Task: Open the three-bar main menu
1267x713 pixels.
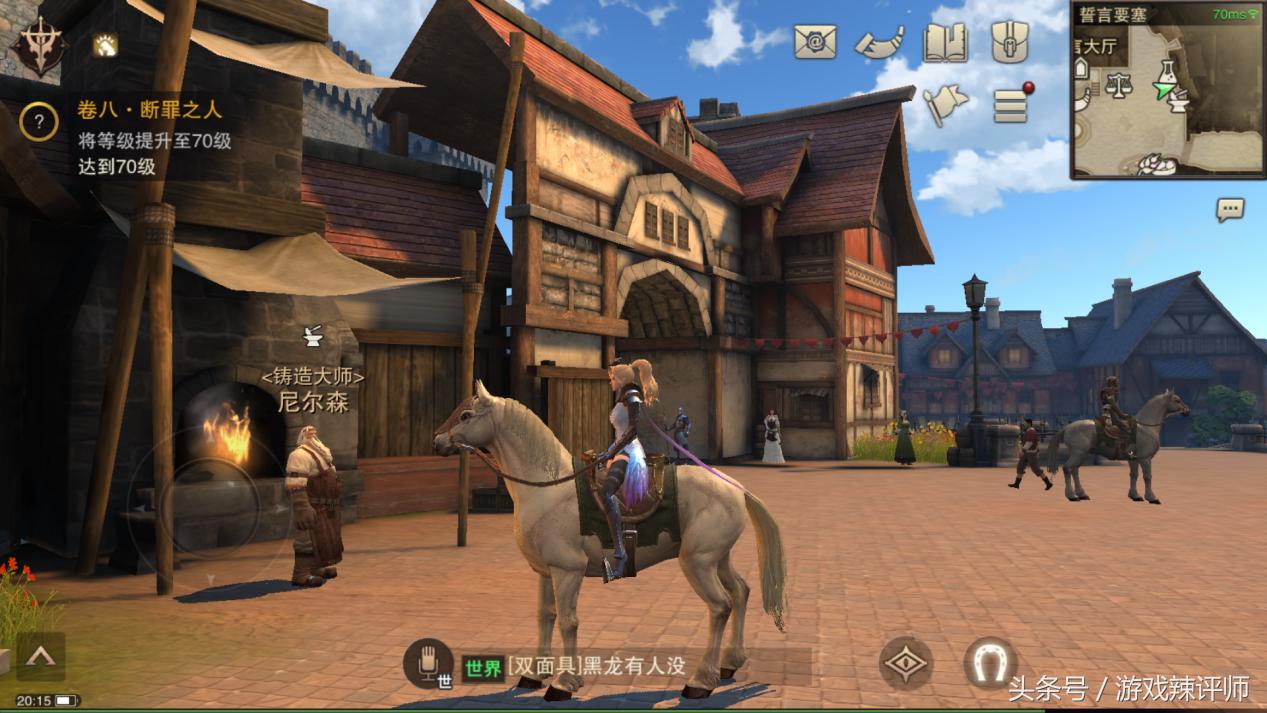Action: tap(1011, 104)
